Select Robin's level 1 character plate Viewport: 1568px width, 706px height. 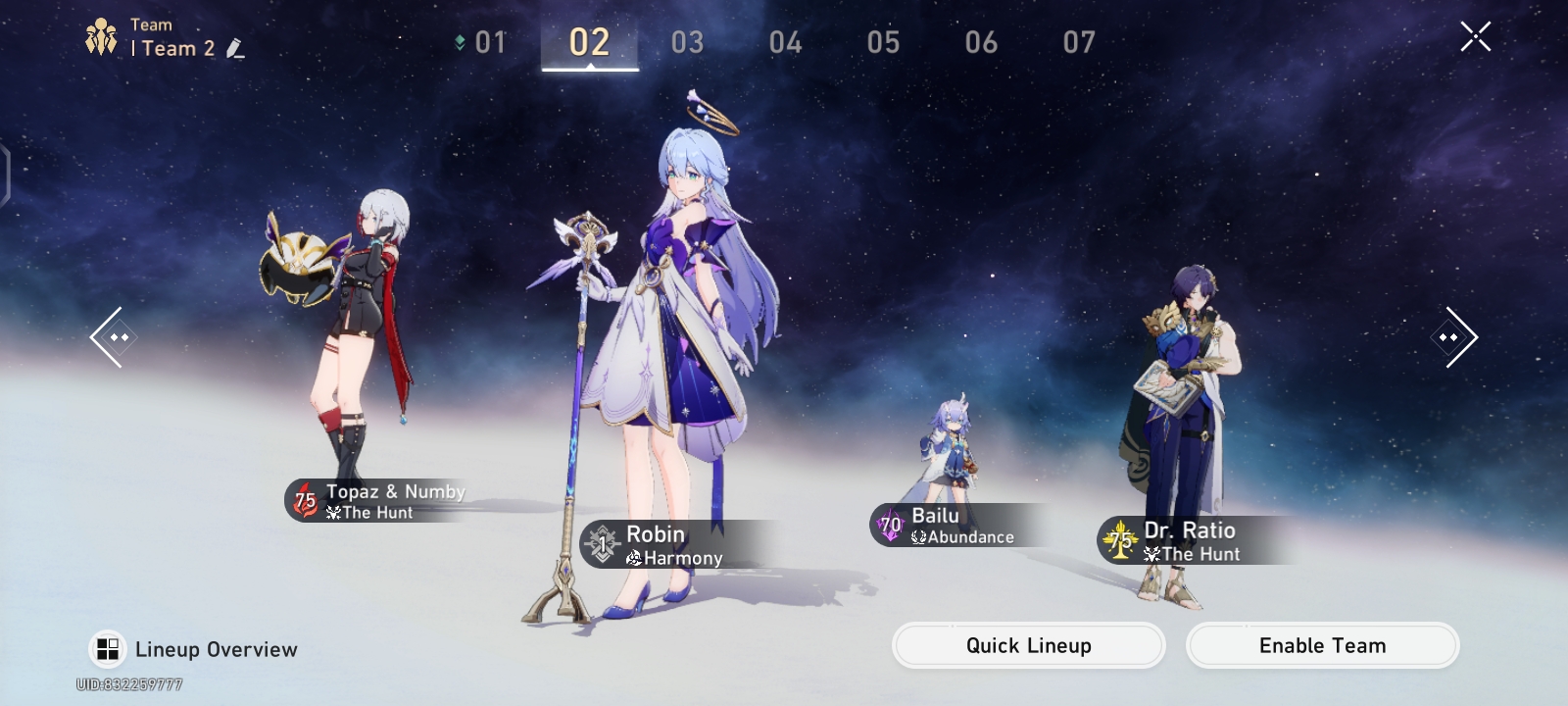(657, 546)
